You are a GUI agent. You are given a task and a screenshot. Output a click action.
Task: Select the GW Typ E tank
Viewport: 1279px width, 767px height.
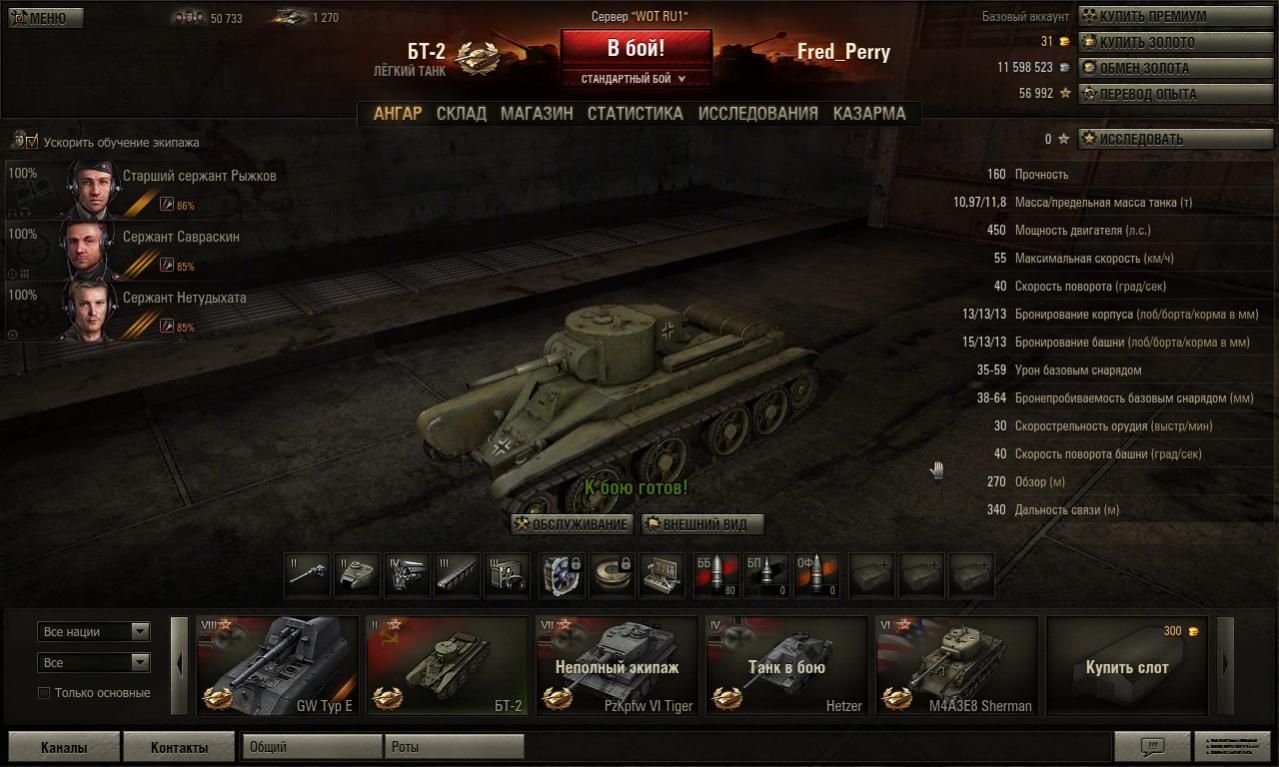tap(277, 665)
